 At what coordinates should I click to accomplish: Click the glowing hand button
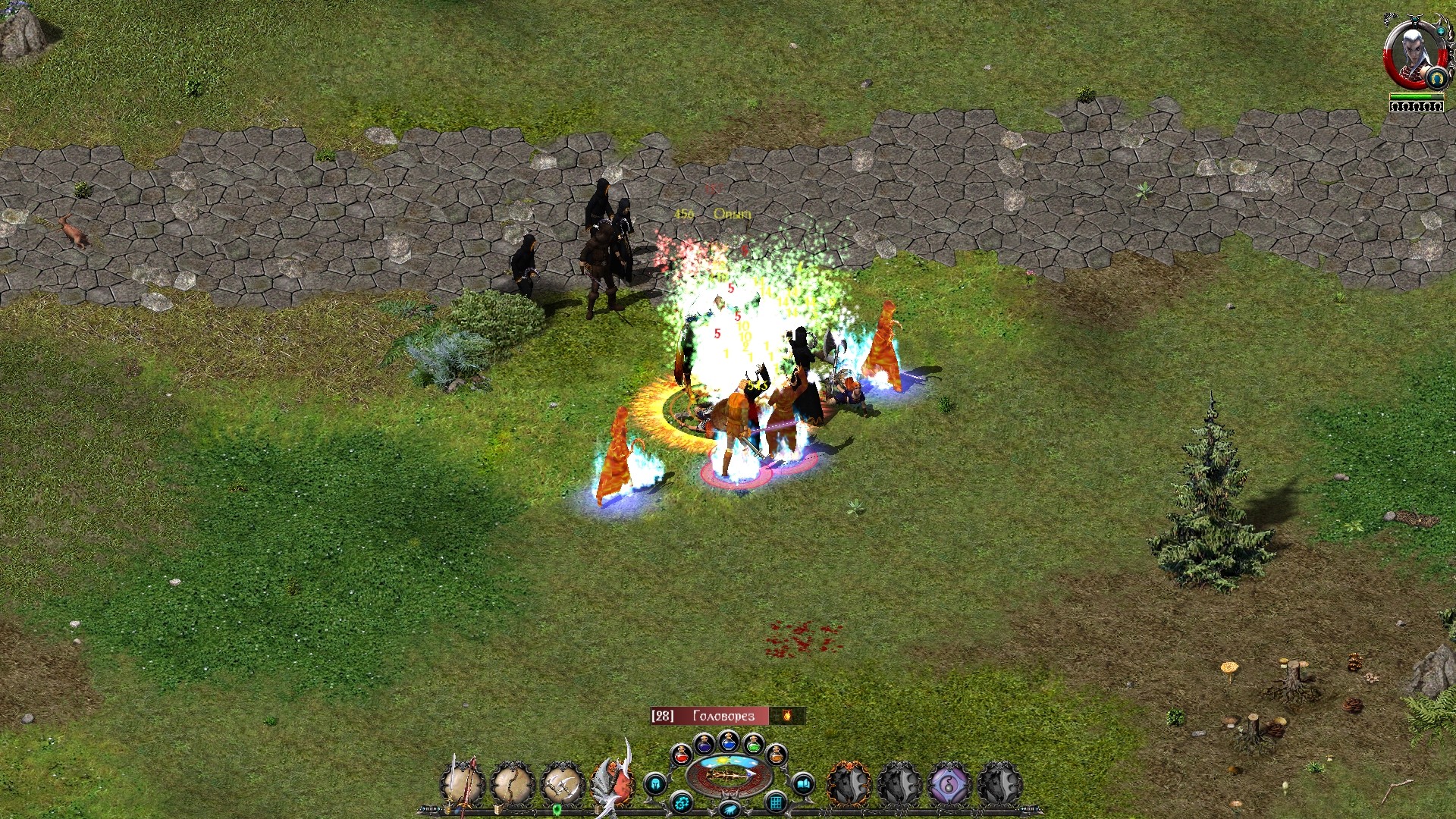pyautogui.click(x=729, y=809)
